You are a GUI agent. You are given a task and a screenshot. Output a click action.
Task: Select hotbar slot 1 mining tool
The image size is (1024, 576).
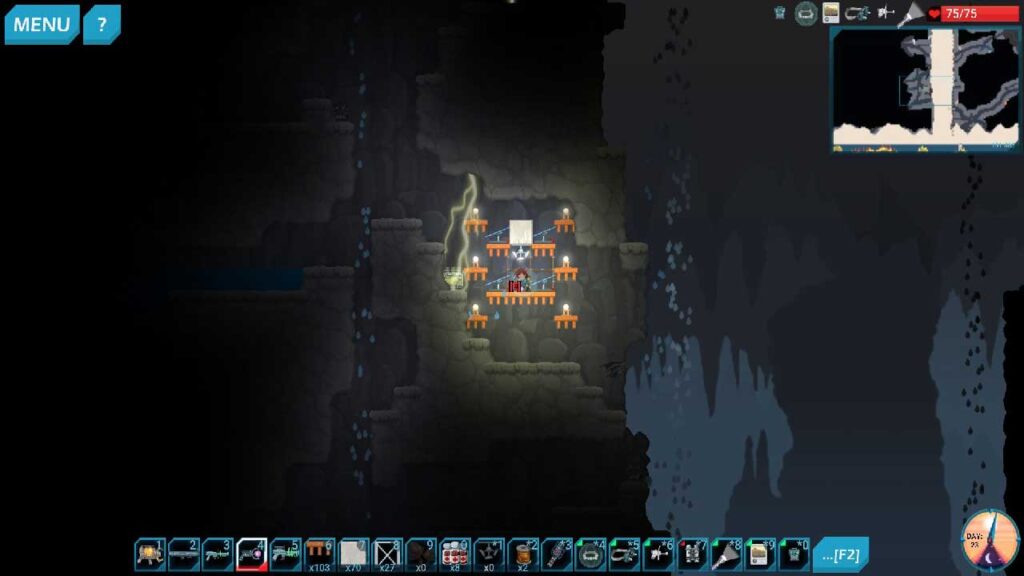tap(150, 553)
